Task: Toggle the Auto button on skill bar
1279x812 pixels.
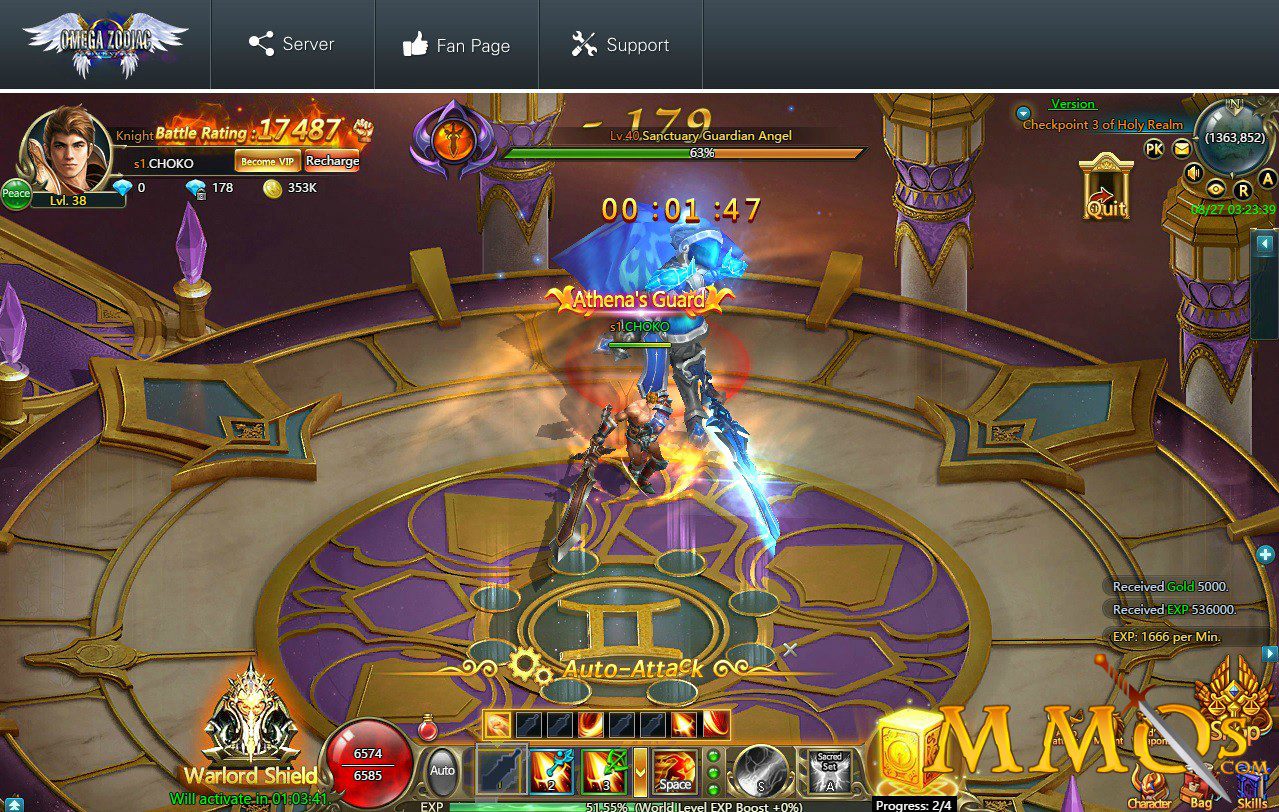Action: coord(442,771)
